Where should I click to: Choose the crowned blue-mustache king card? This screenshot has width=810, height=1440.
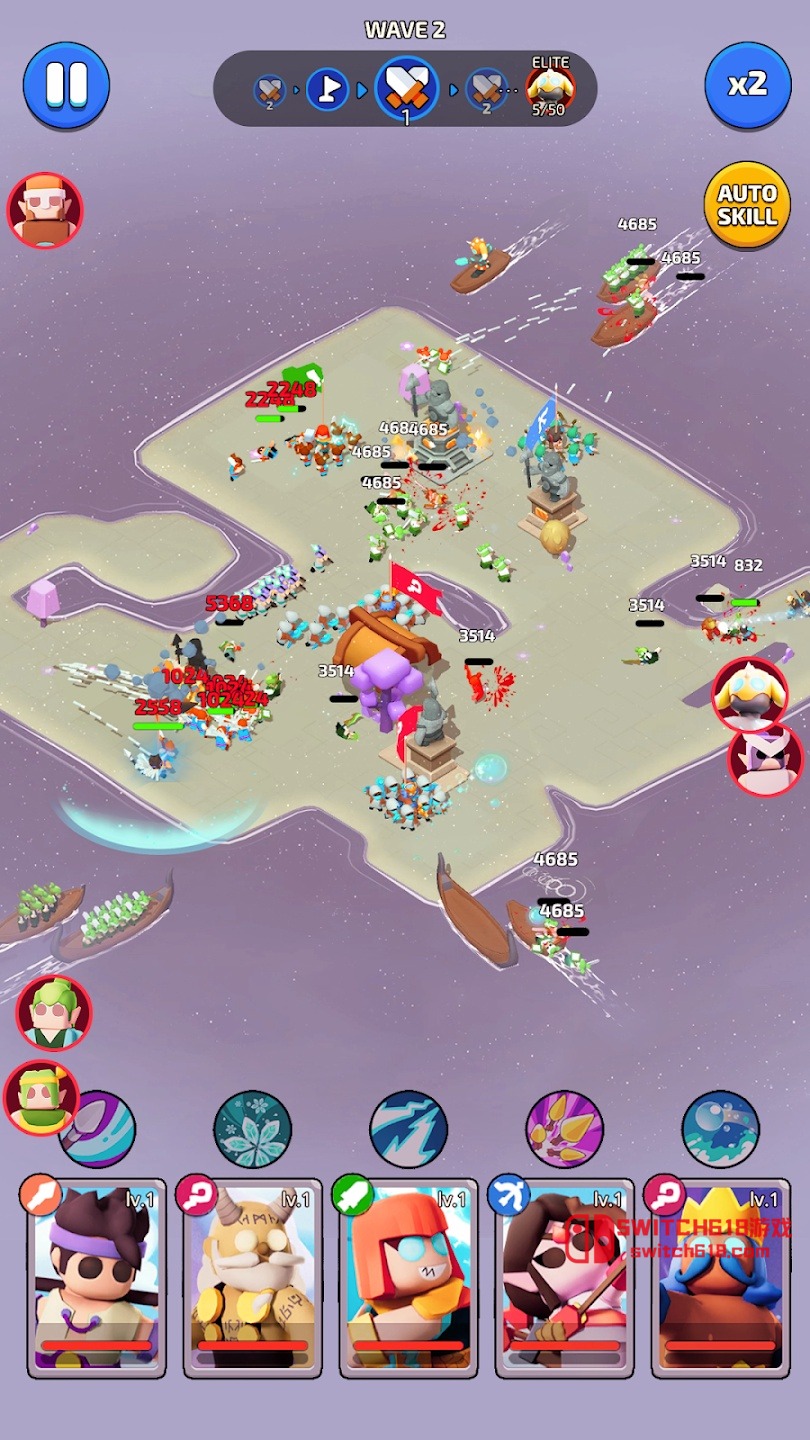tap(720, 1276)
